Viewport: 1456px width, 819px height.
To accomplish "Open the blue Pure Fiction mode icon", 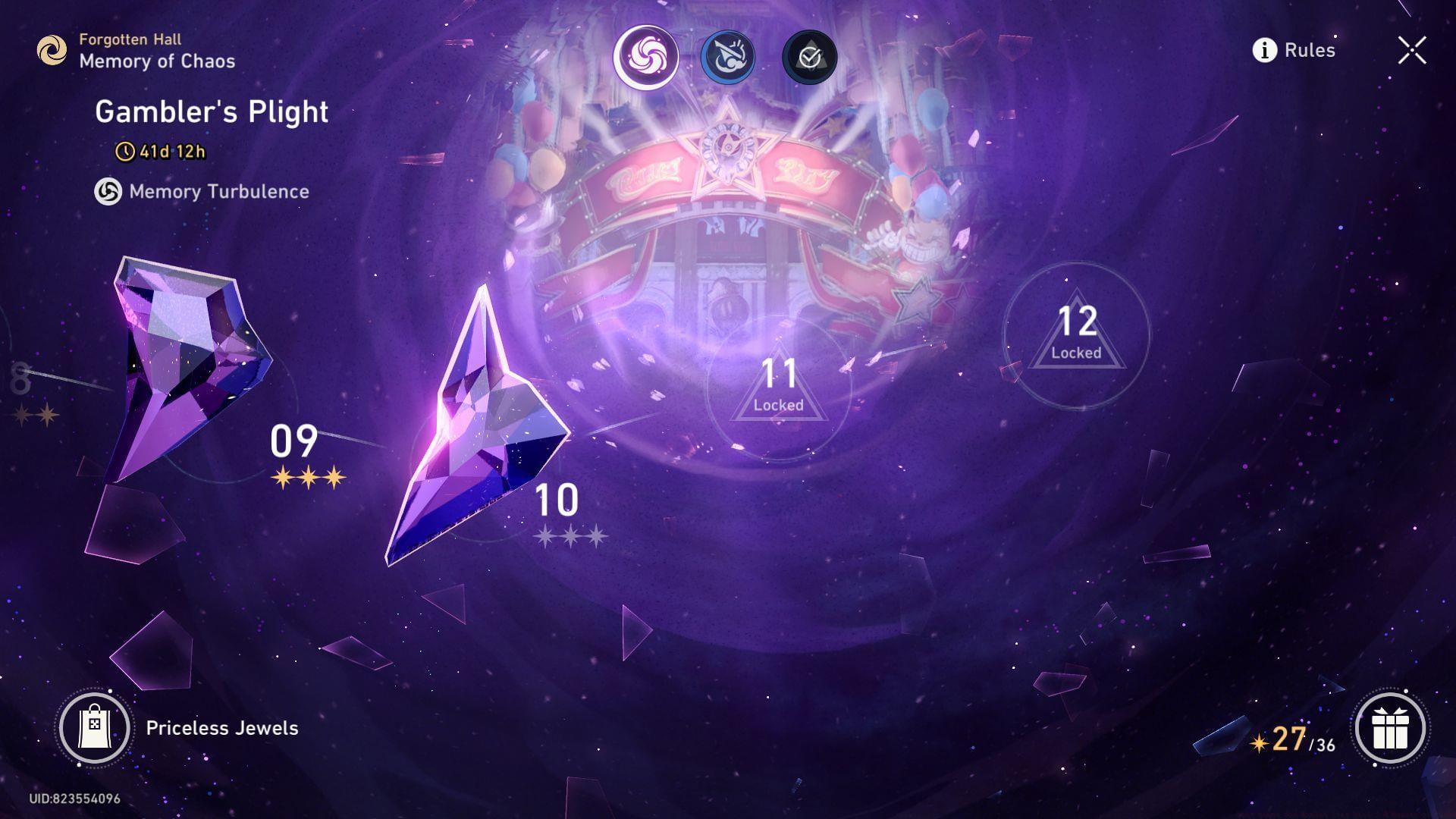I will click(728, 57).
